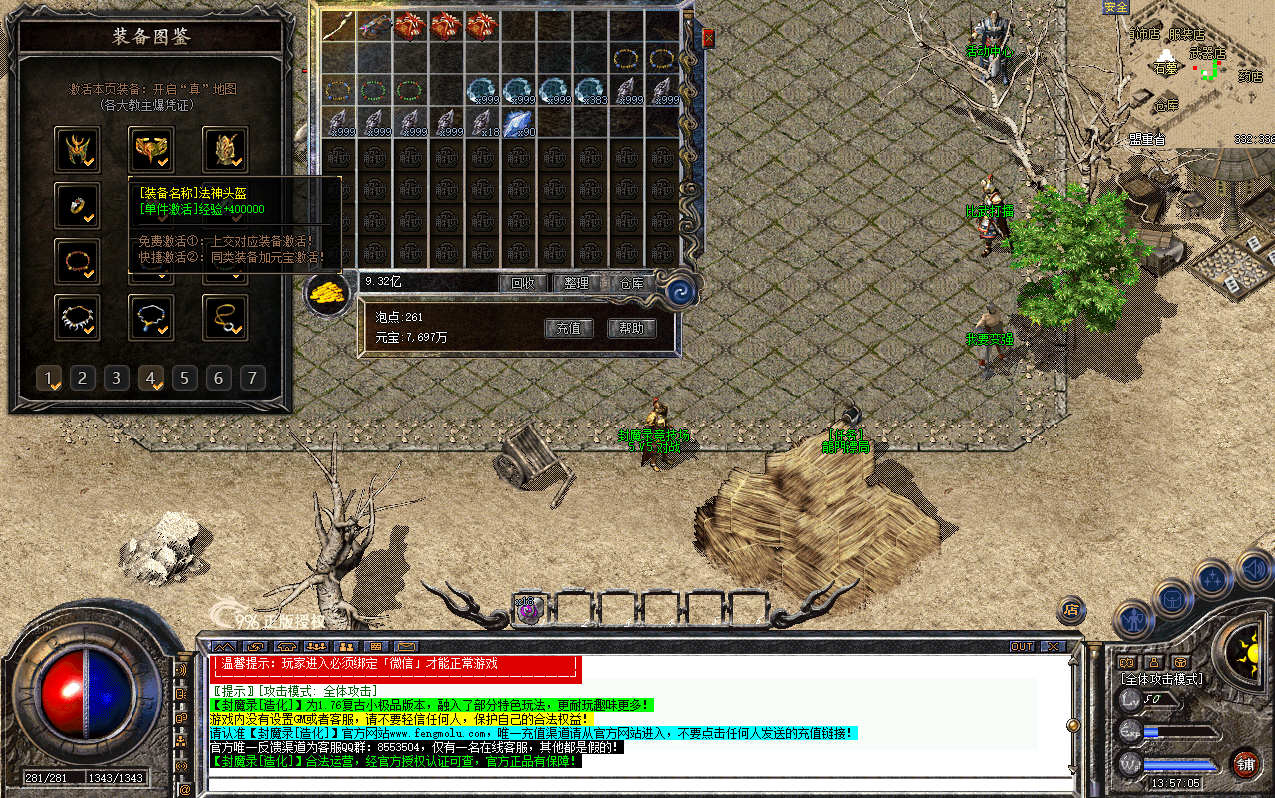
Task: Open the 充值 recharge window
Action: [568, 328]
